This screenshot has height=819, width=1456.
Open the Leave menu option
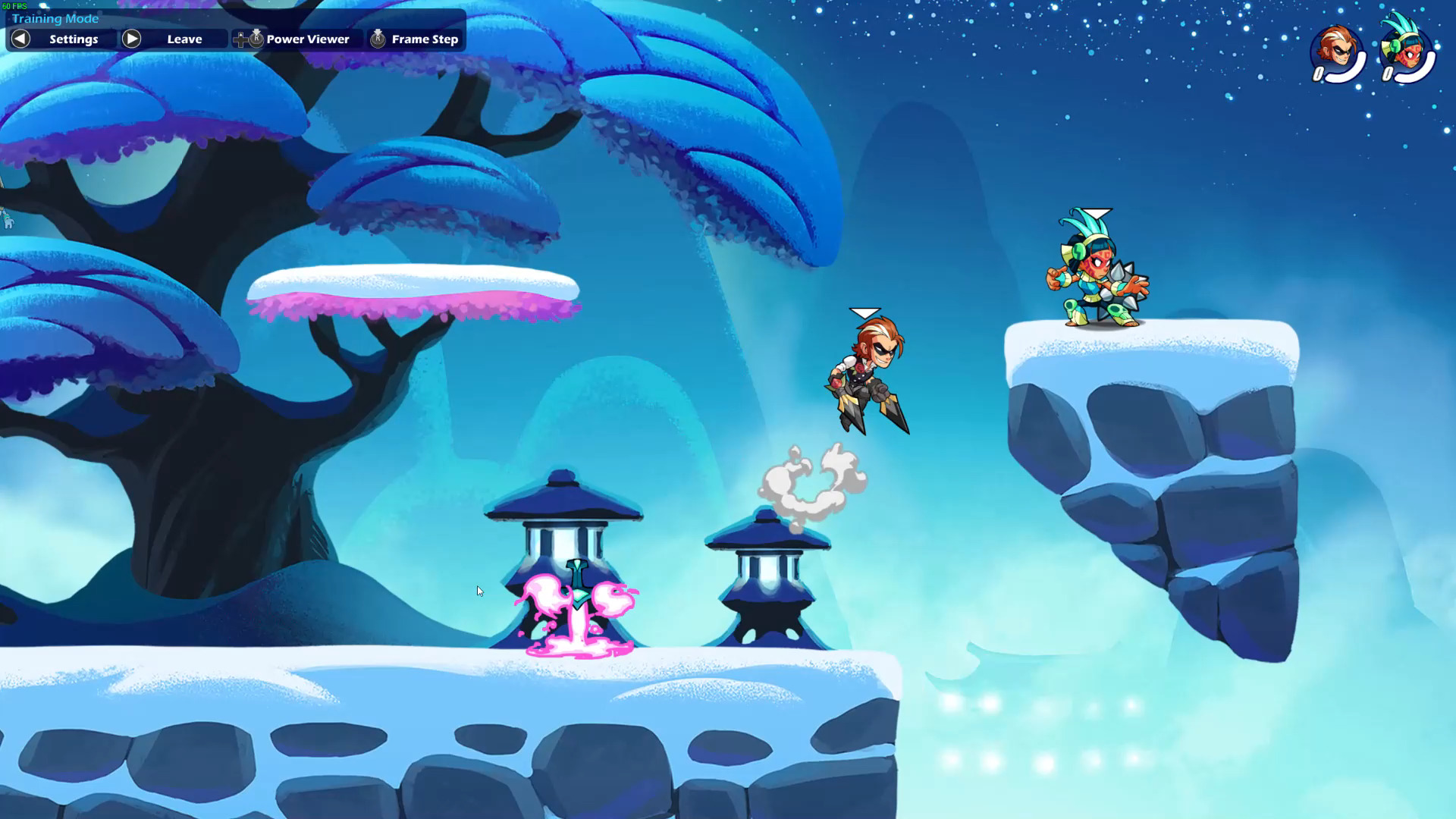(x=184, y=39)
